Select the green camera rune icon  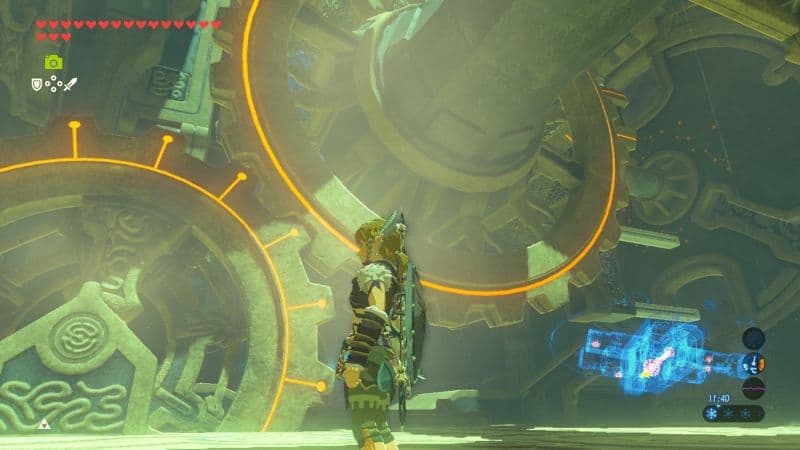53,63
